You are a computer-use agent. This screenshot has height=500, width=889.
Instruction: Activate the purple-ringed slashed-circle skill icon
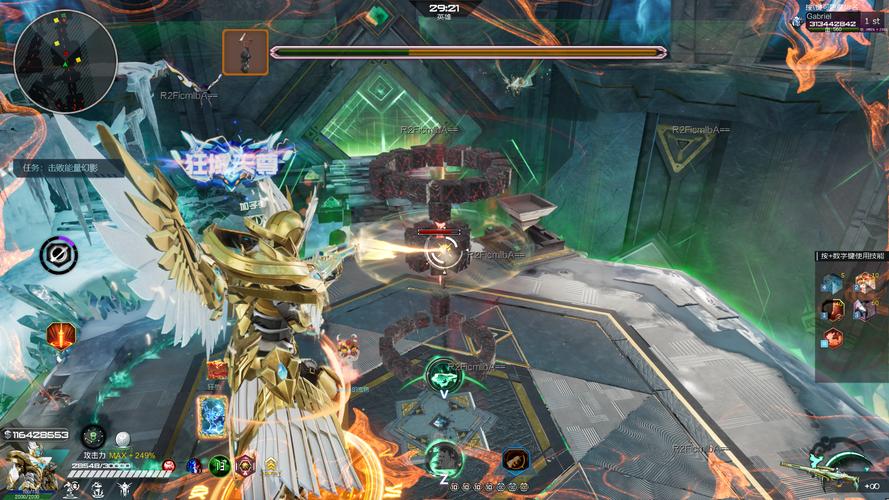(x=59, y=256)
